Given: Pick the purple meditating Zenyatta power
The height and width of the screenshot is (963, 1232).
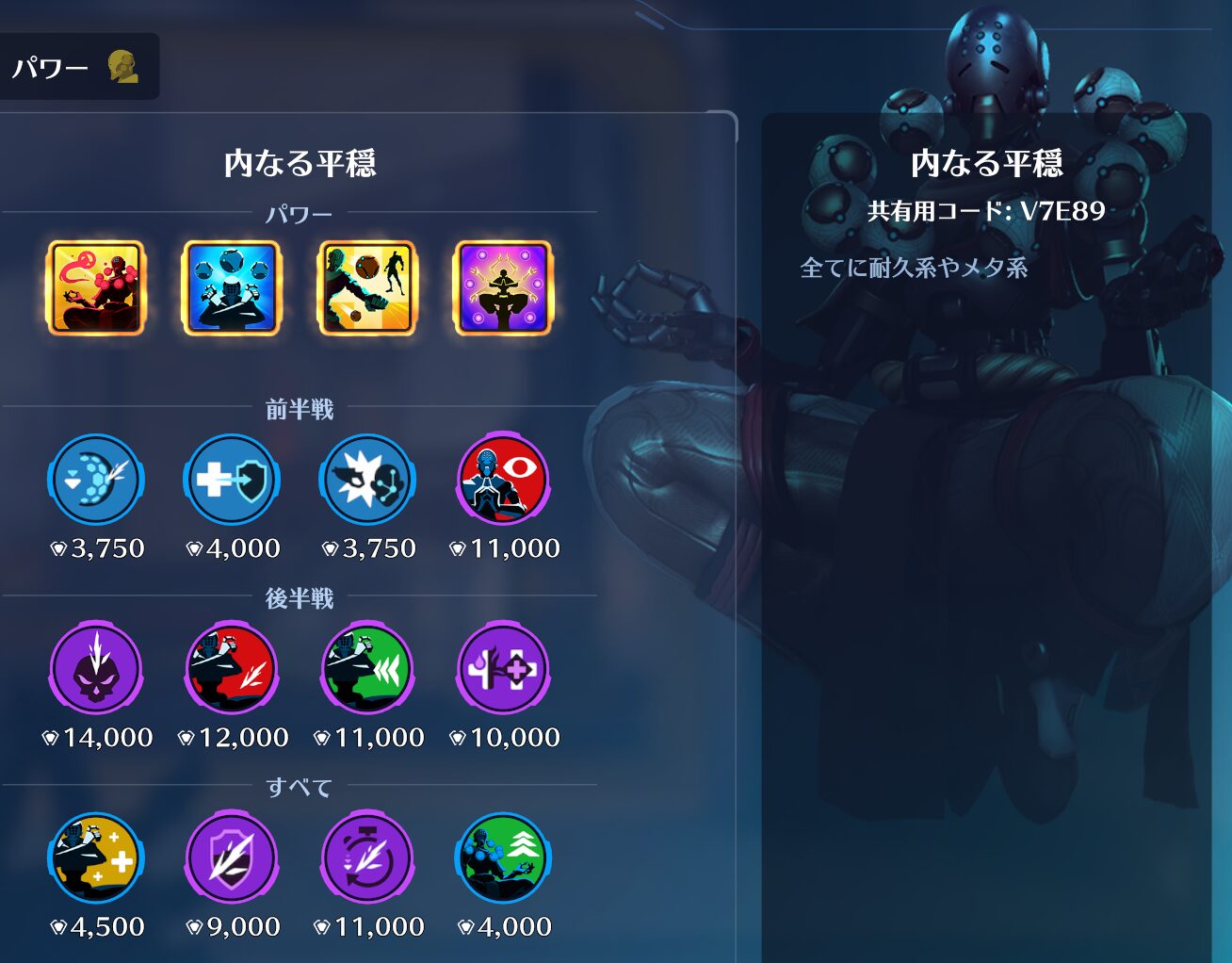Looking at the screenshot, I should [x=503, y=288].
